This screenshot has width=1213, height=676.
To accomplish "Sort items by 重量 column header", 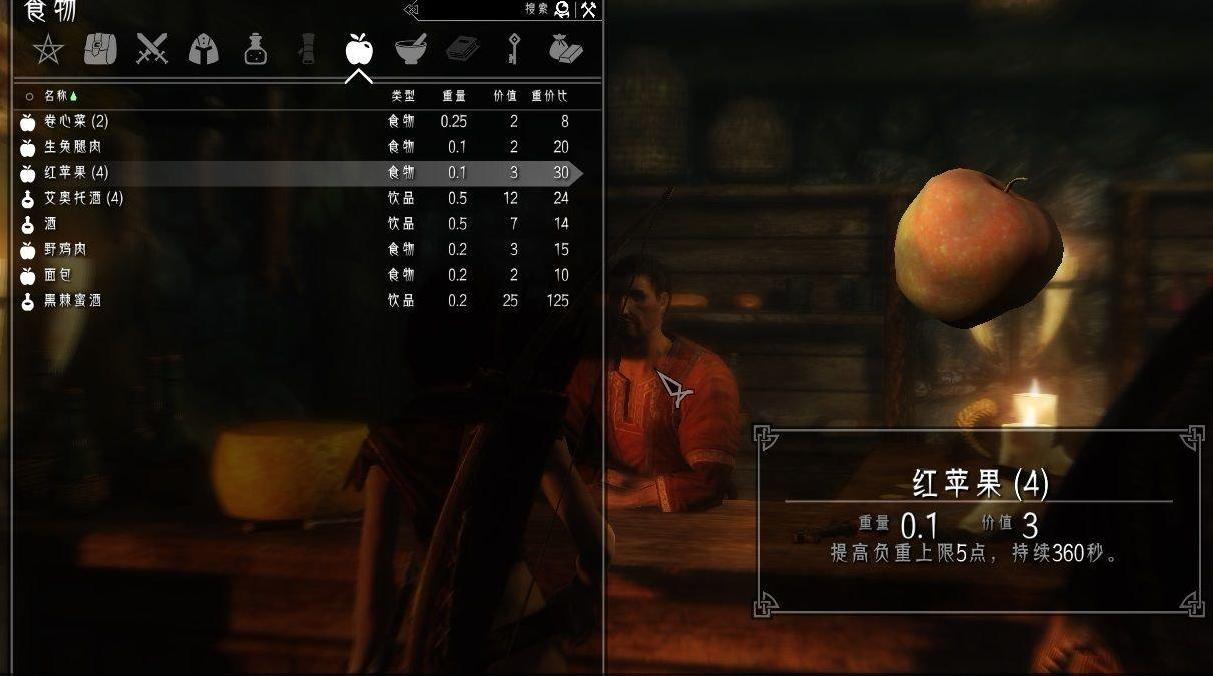I will click(x=454, y=96).
